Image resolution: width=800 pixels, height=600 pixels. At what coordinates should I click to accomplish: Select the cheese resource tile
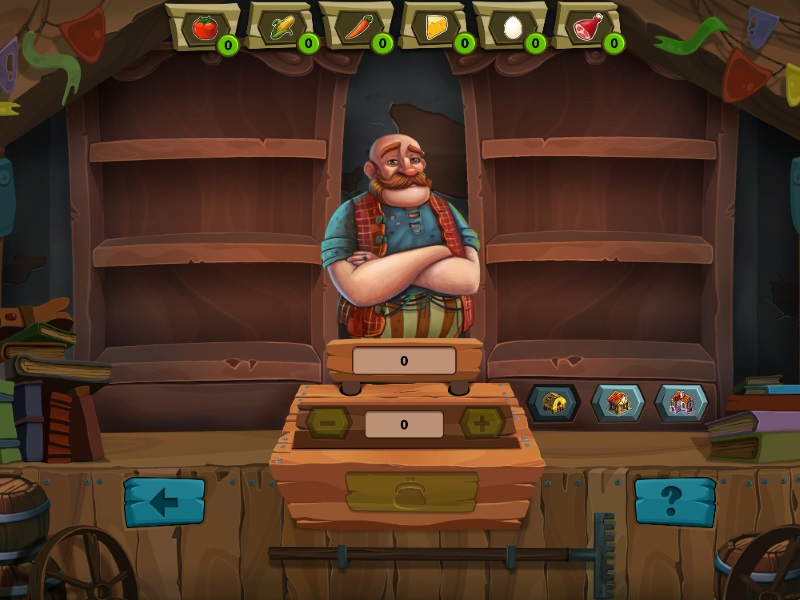click(436, 26)
